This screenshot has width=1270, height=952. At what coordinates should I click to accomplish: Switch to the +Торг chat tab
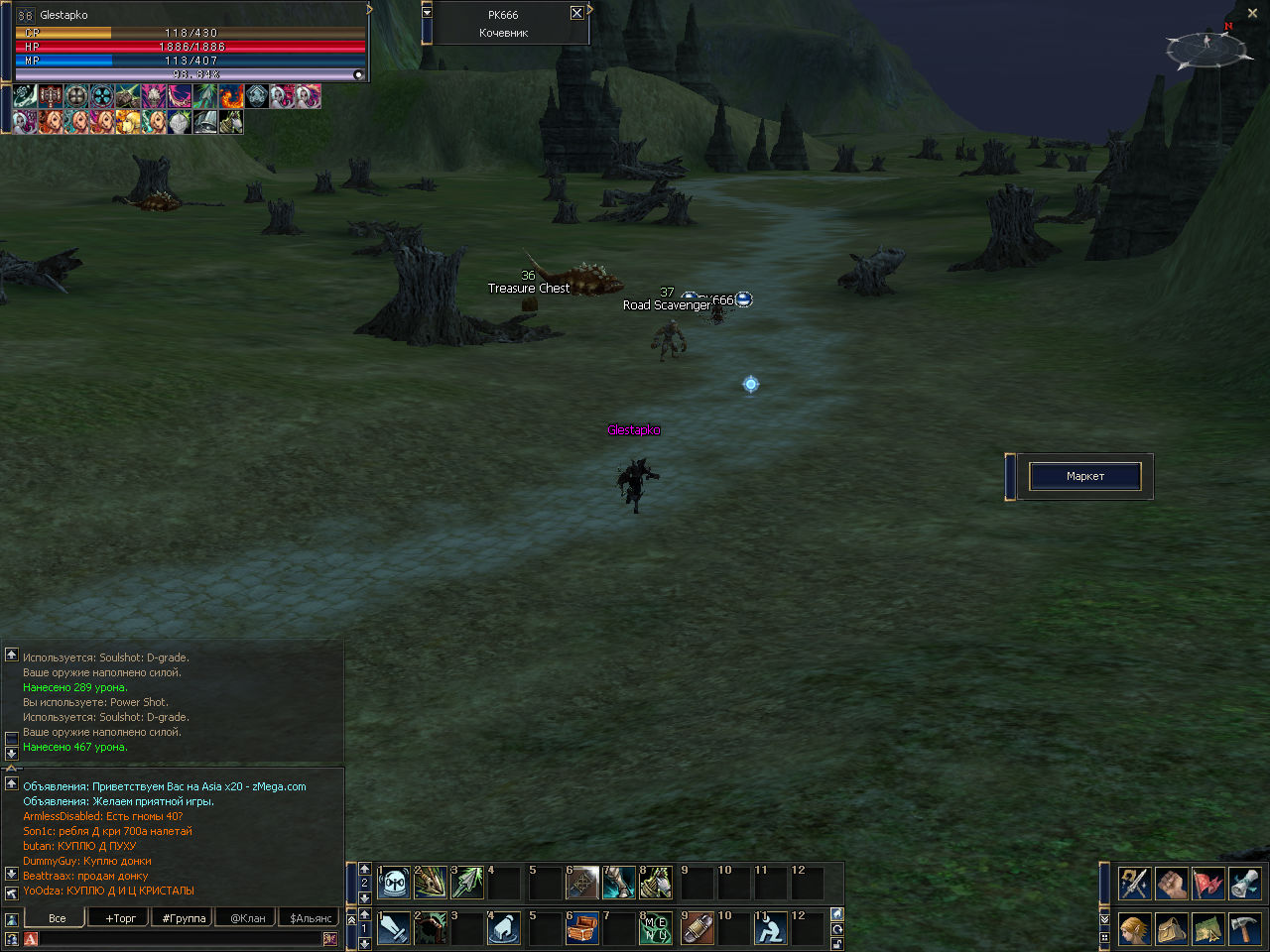120,918
